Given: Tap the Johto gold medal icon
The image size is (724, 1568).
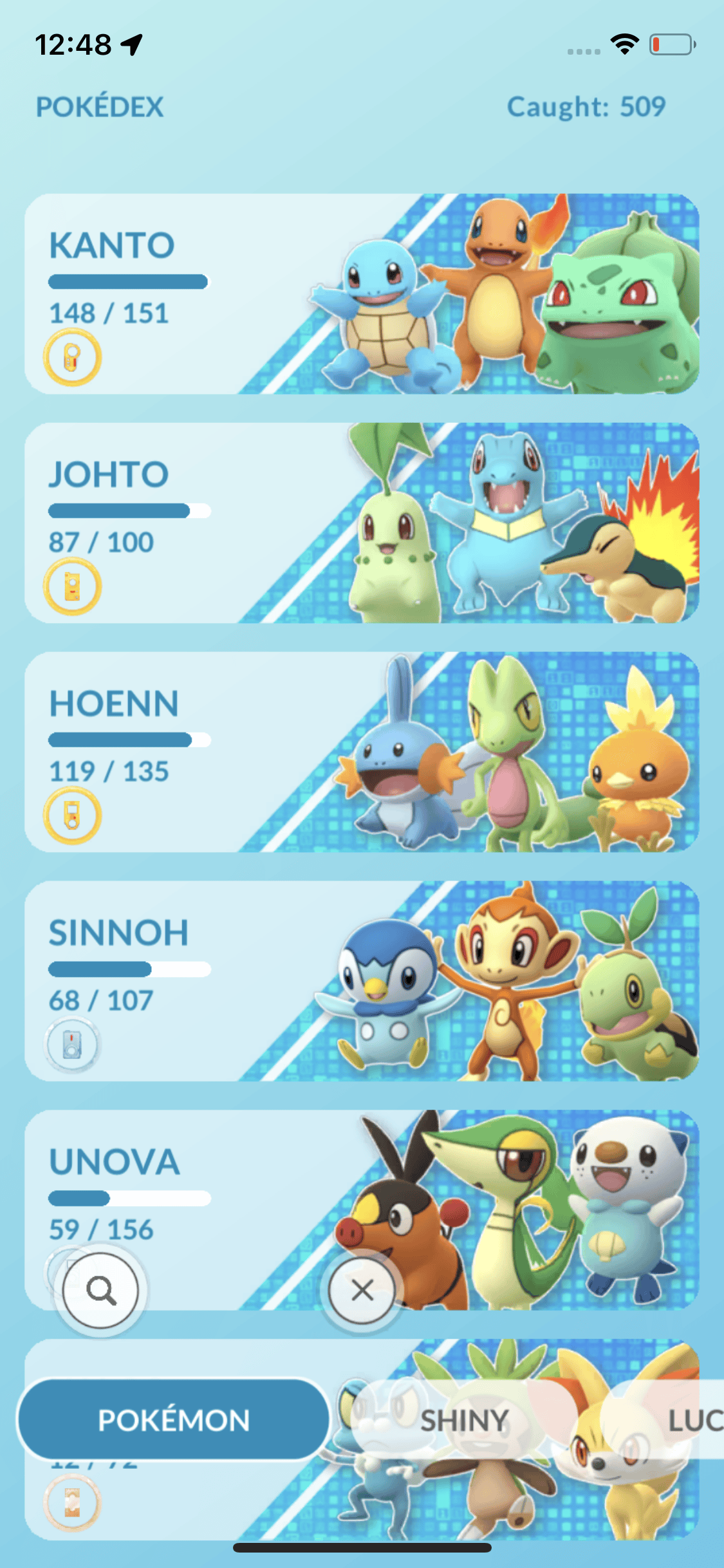Looking at the screenshot, I should 72,586.
